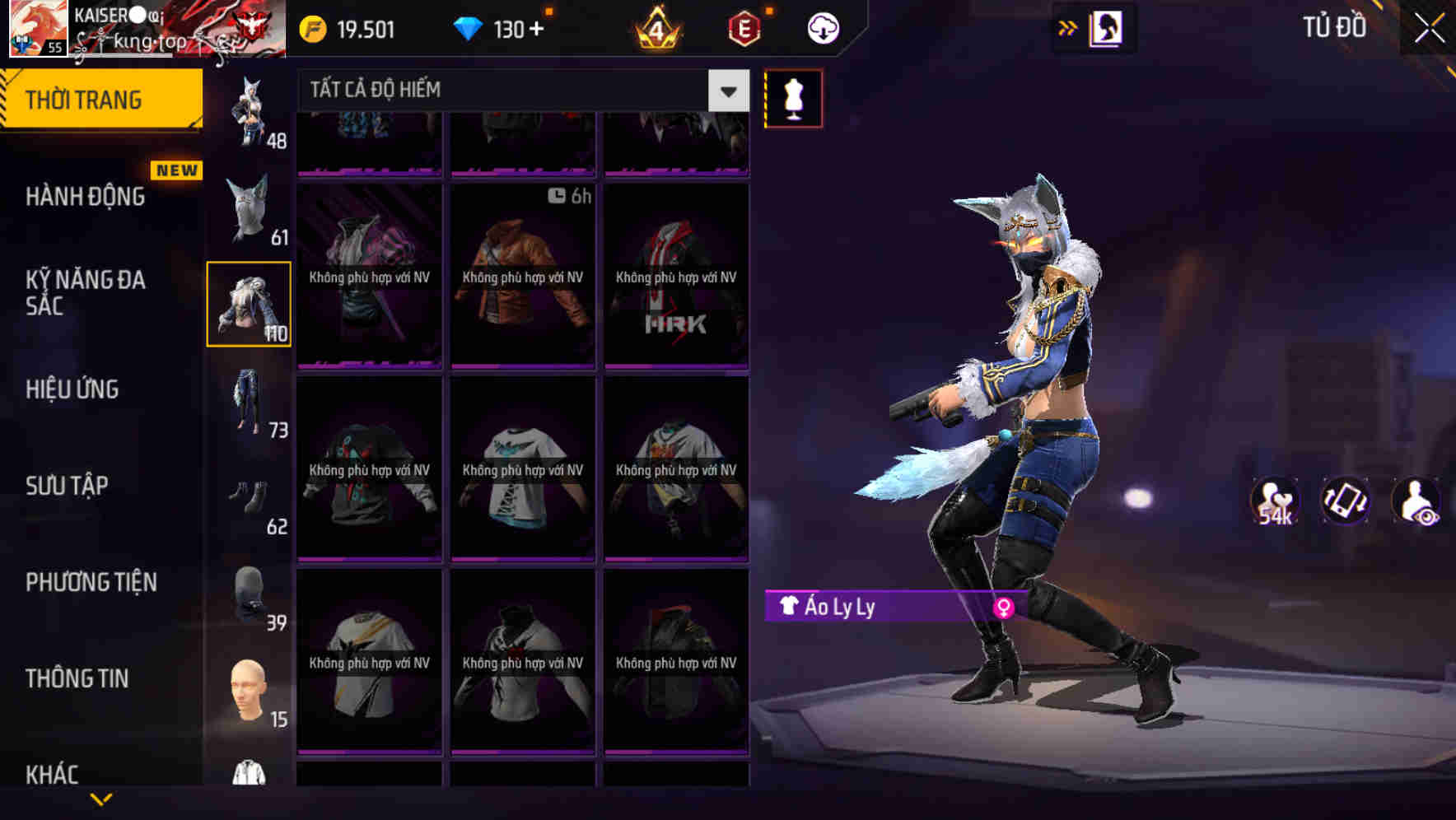1456x820 pixels.
Task: Click the Áo Ly Ly equipped item label
Action: pos(840,608)
